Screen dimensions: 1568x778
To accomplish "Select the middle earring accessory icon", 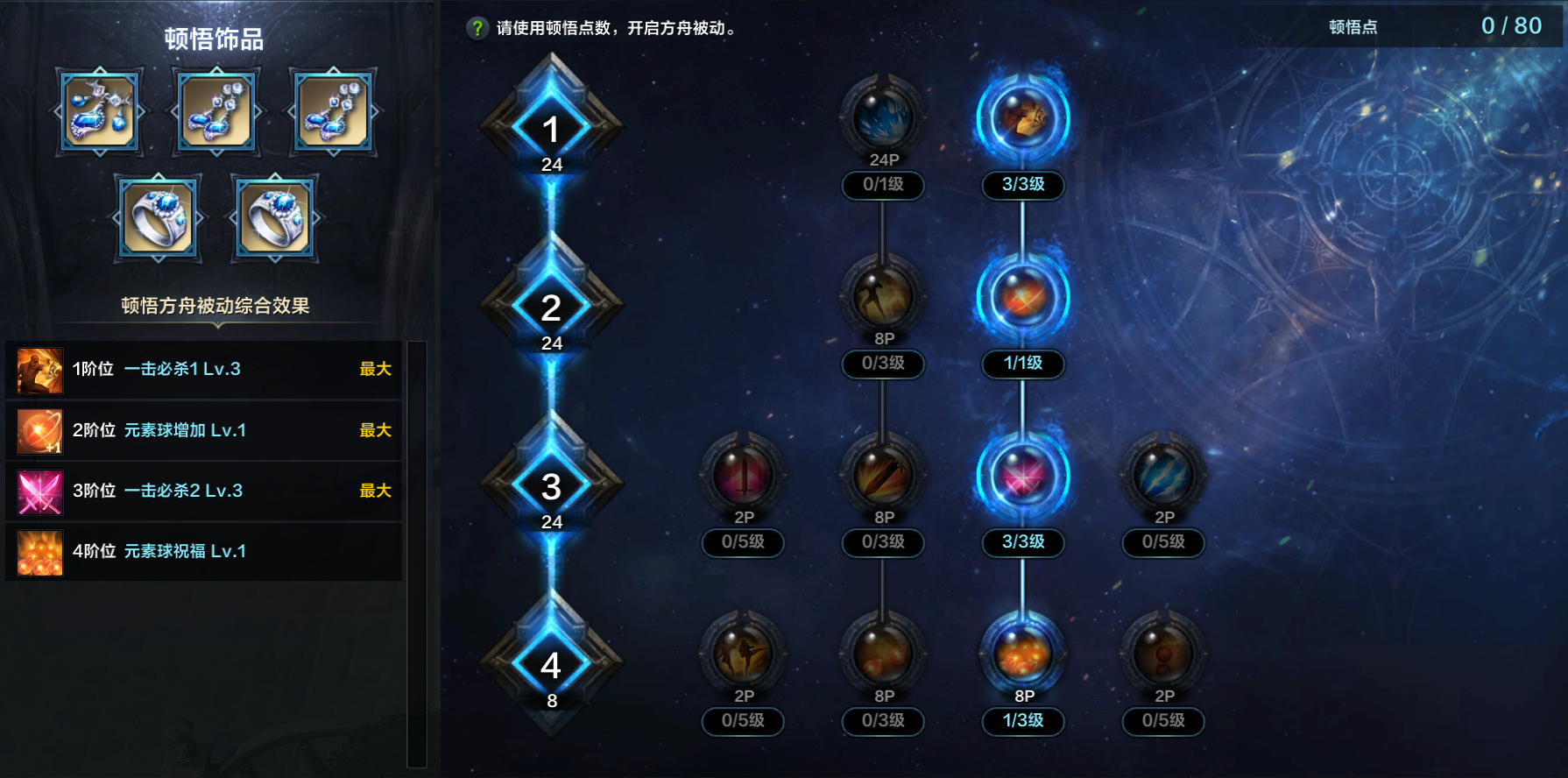I will tap(215, 112).
